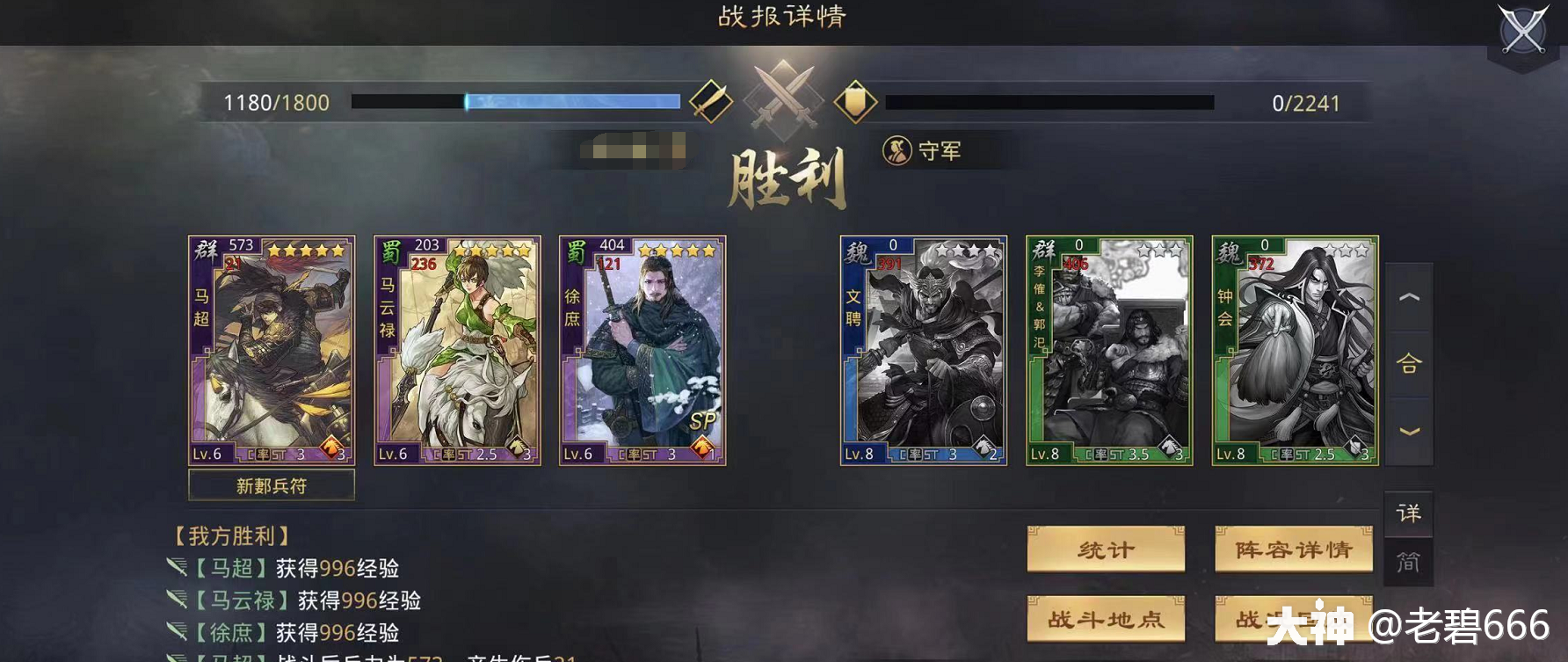Expand upward using the chevron above 合
Image resolution: width=1568 pixels, height=662 pixels.
click(1410, 297)
